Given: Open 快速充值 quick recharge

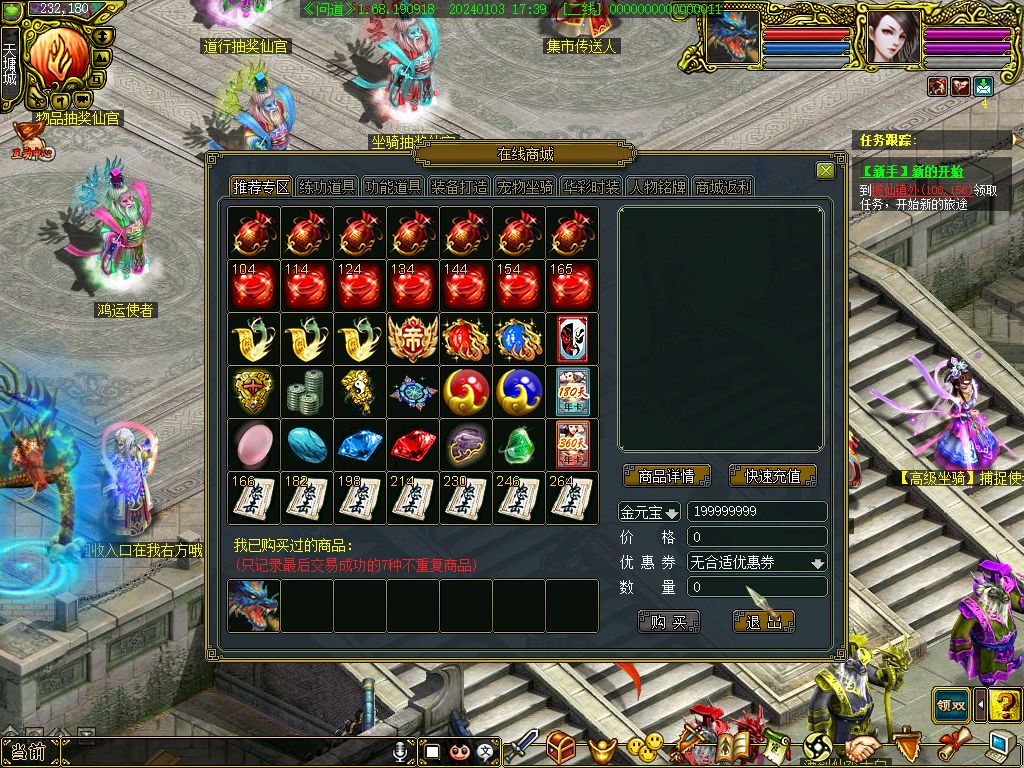Looking at the screenshot, I should [x=773, y=476].
